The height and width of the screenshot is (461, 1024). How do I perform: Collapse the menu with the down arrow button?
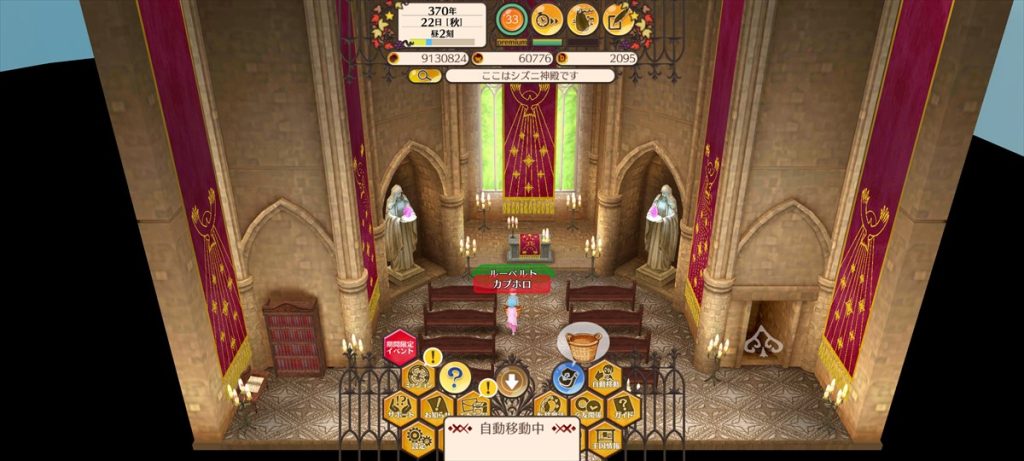[512, 381]
